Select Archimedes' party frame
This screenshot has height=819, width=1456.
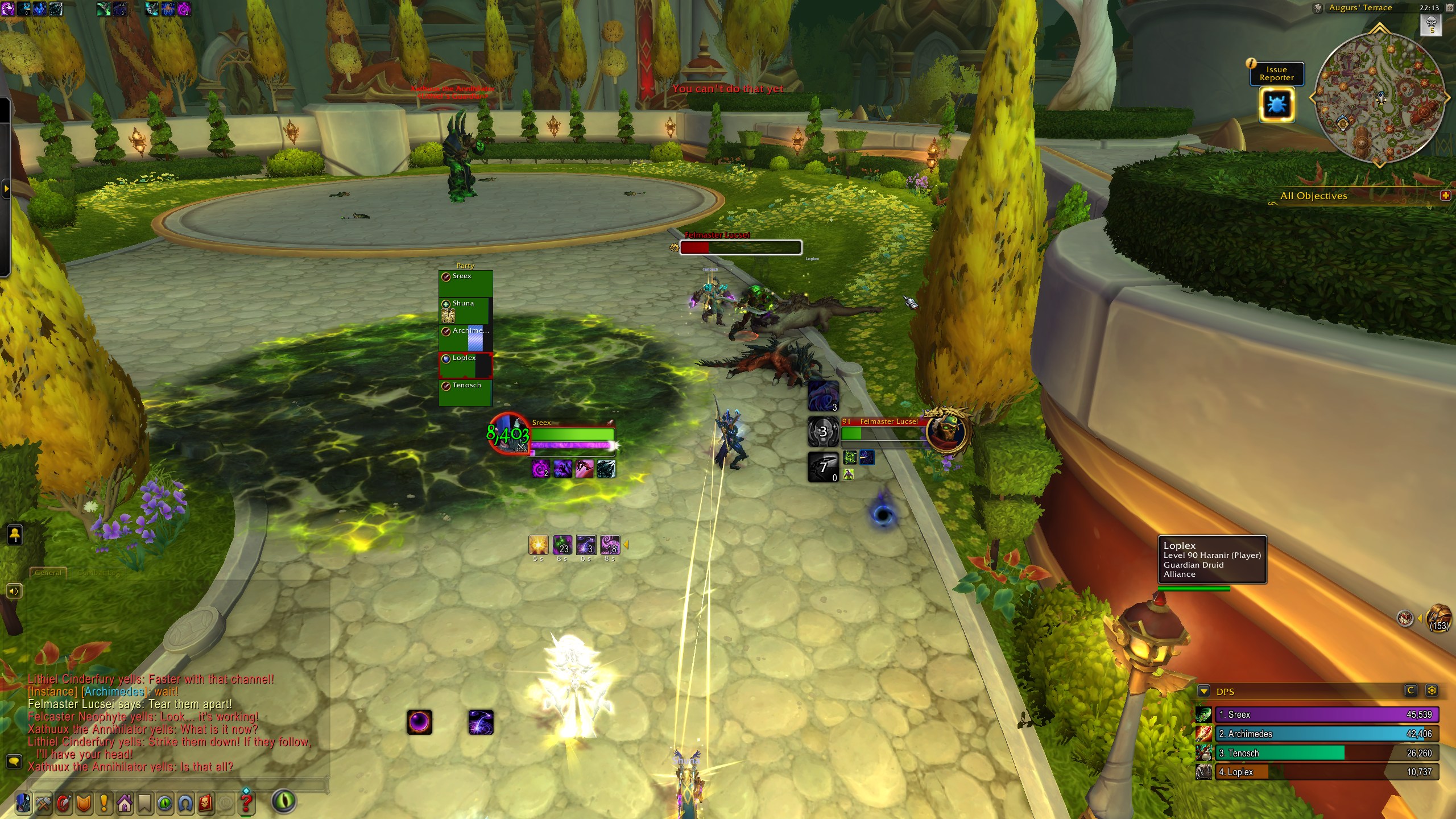point(465,338)
